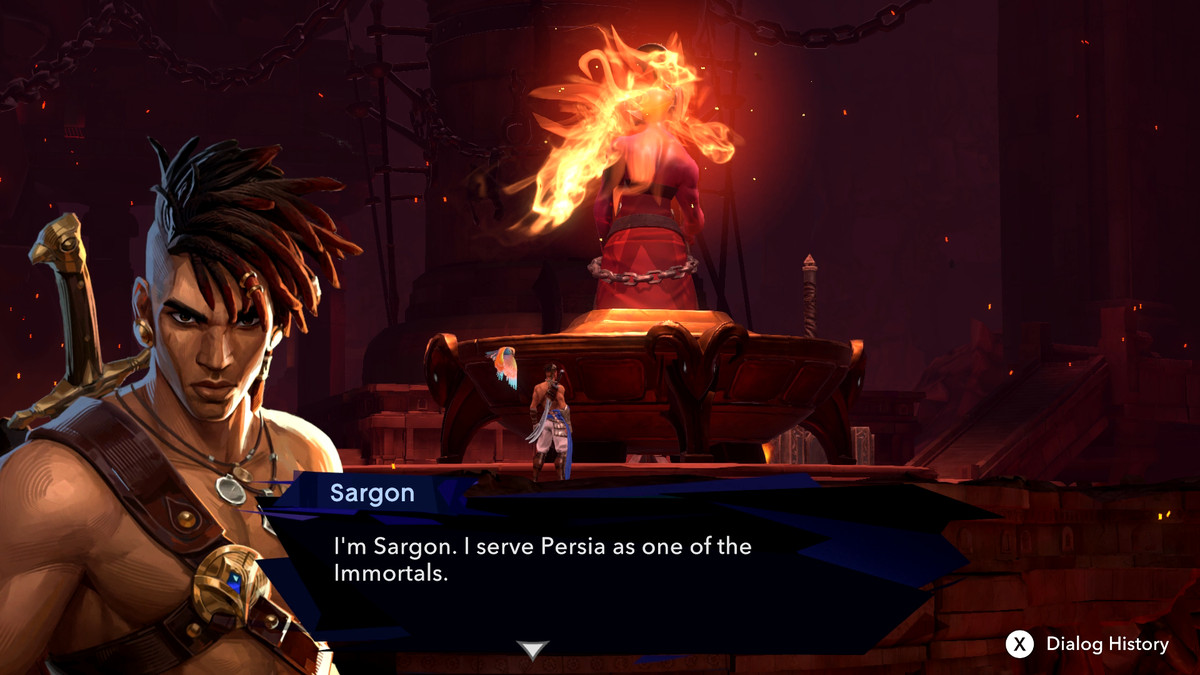Open the Dialog History log
1200x675 pixels.
point(1087,644)
